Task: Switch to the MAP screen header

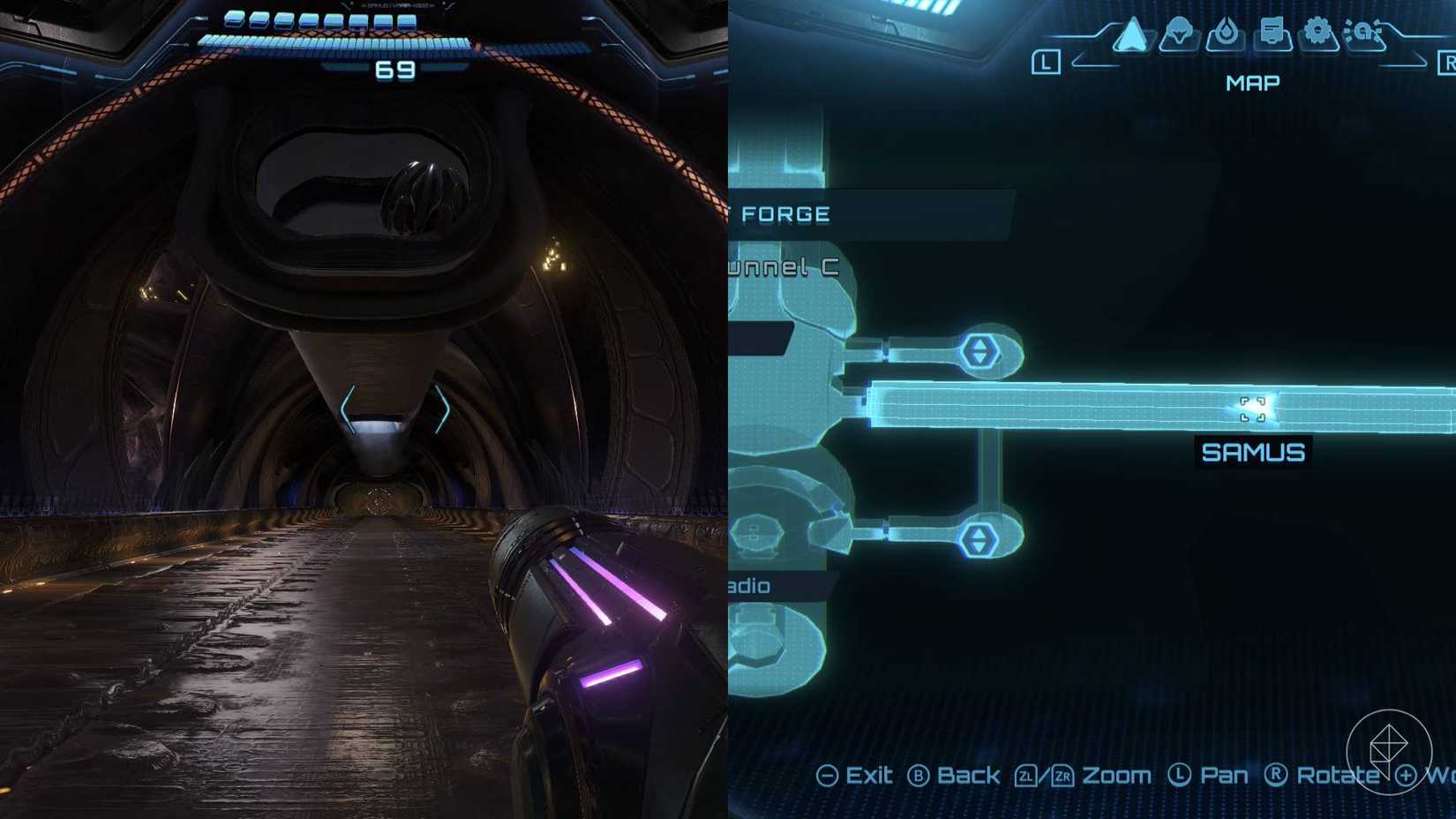Action: pyautogui.click(x=1253, y=82)
